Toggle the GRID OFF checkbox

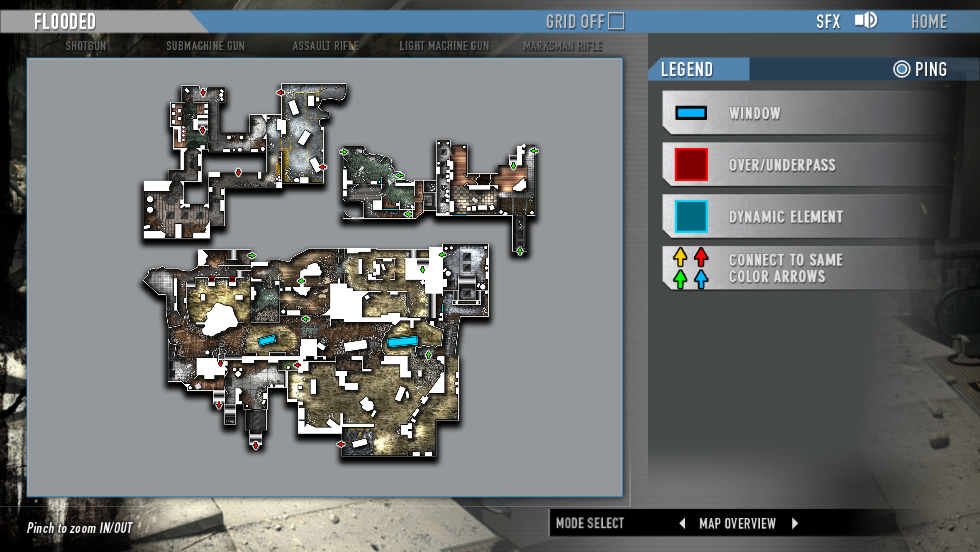pos(616,21)
